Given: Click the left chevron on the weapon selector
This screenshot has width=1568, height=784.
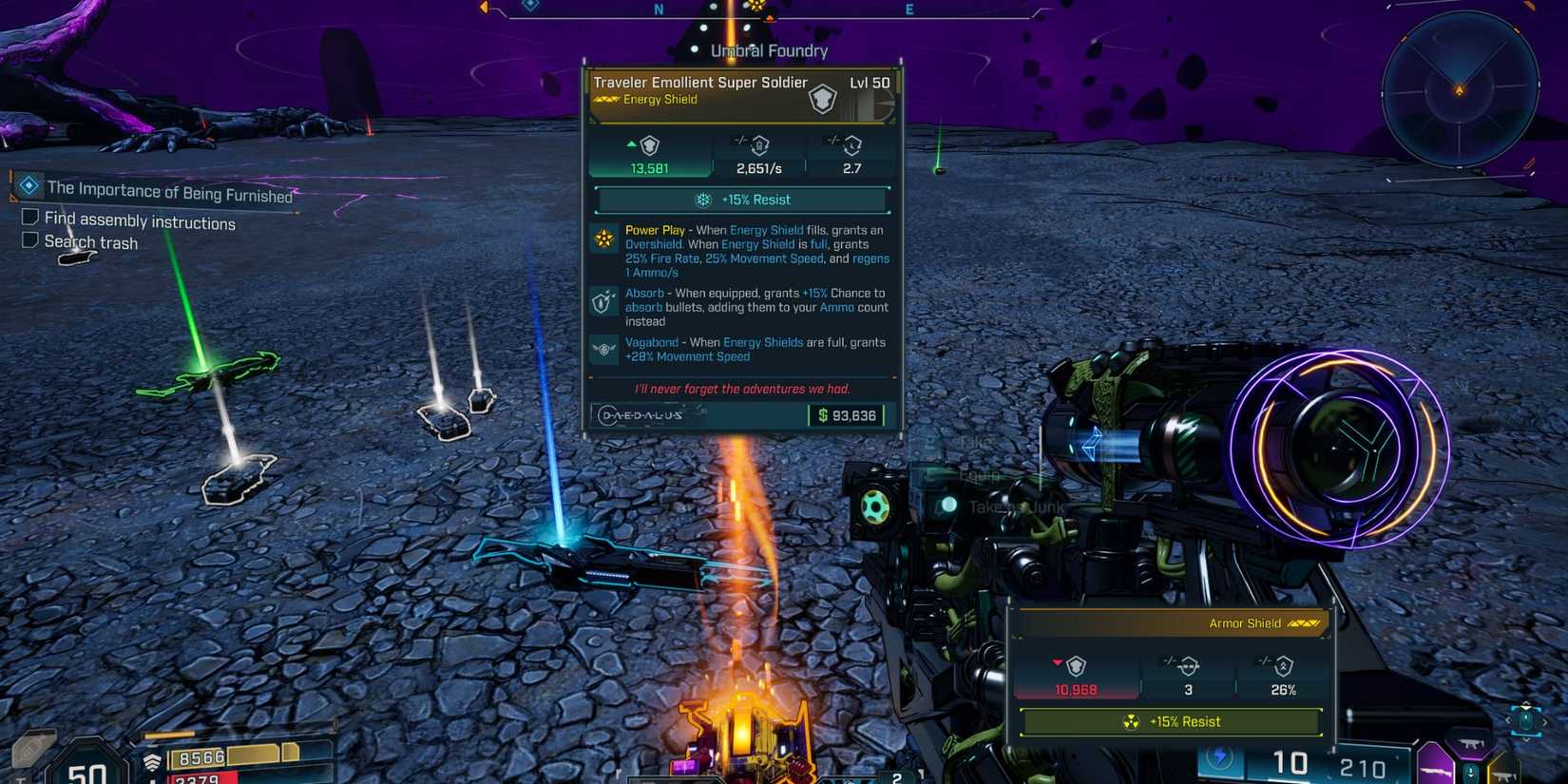Looking at the screenshot, I should coord(1508,720).
